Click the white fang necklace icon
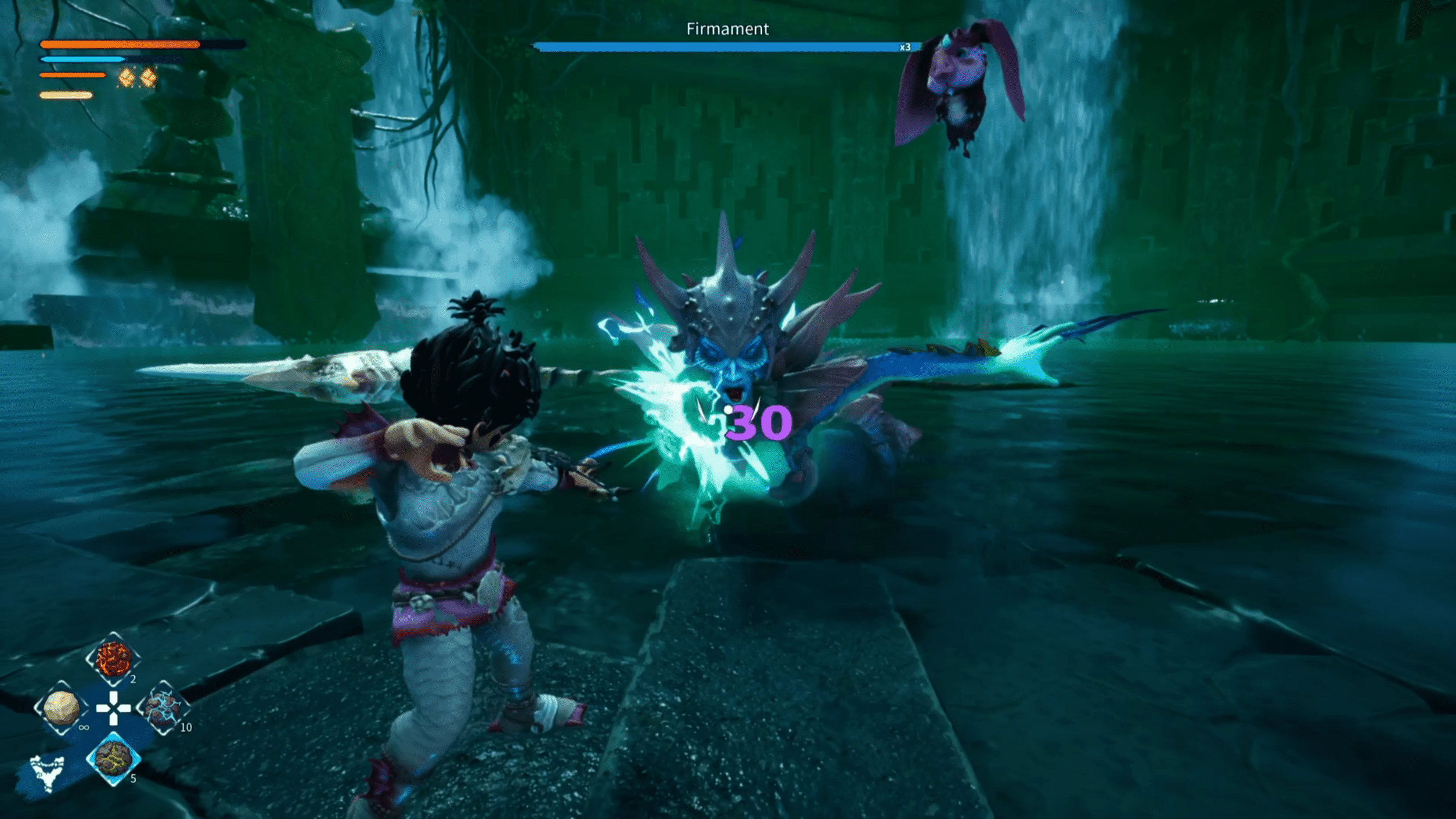Viewport: 1456px width, 819px height. [47, 773]
